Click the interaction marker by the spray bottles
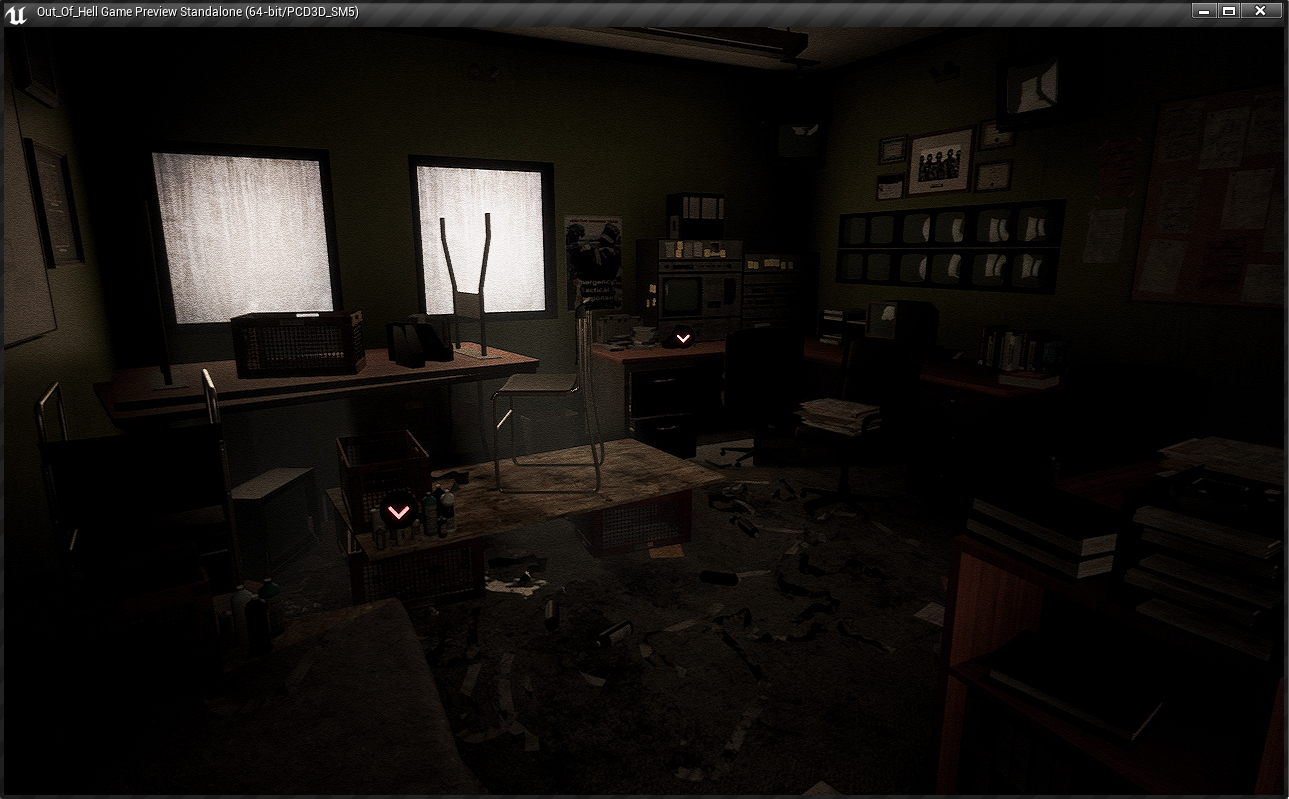This screenshot has width=1289, height=799. (x=398, y=512)
